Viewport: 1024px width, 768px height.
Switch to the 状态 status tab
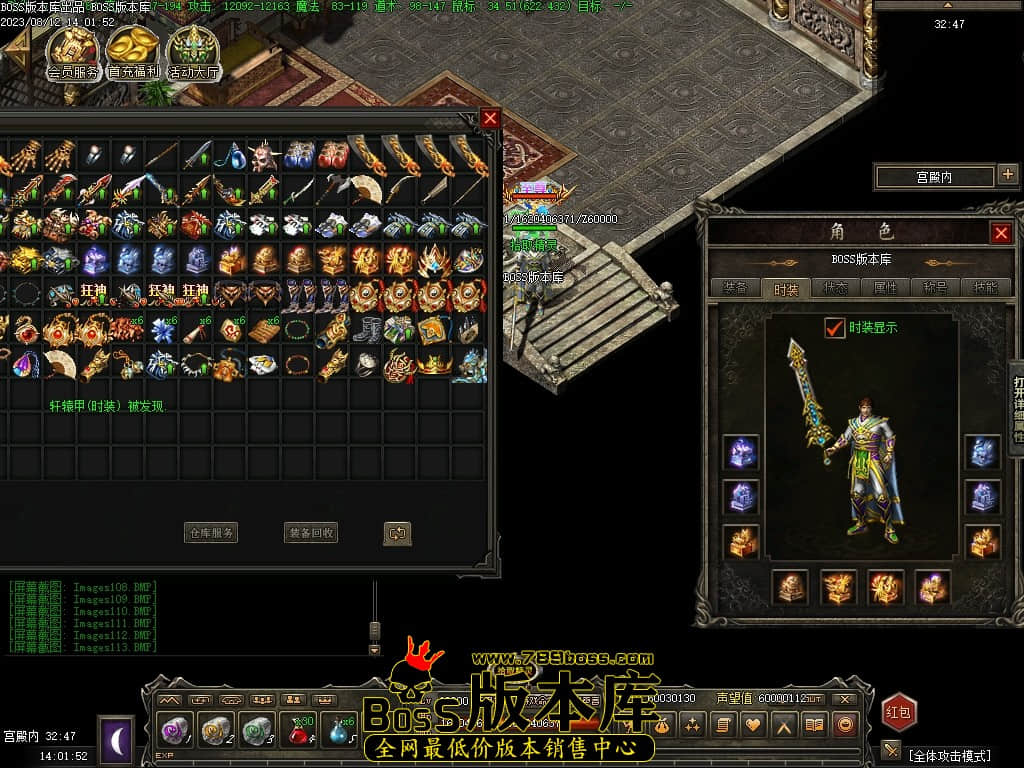tap(835, 288)
